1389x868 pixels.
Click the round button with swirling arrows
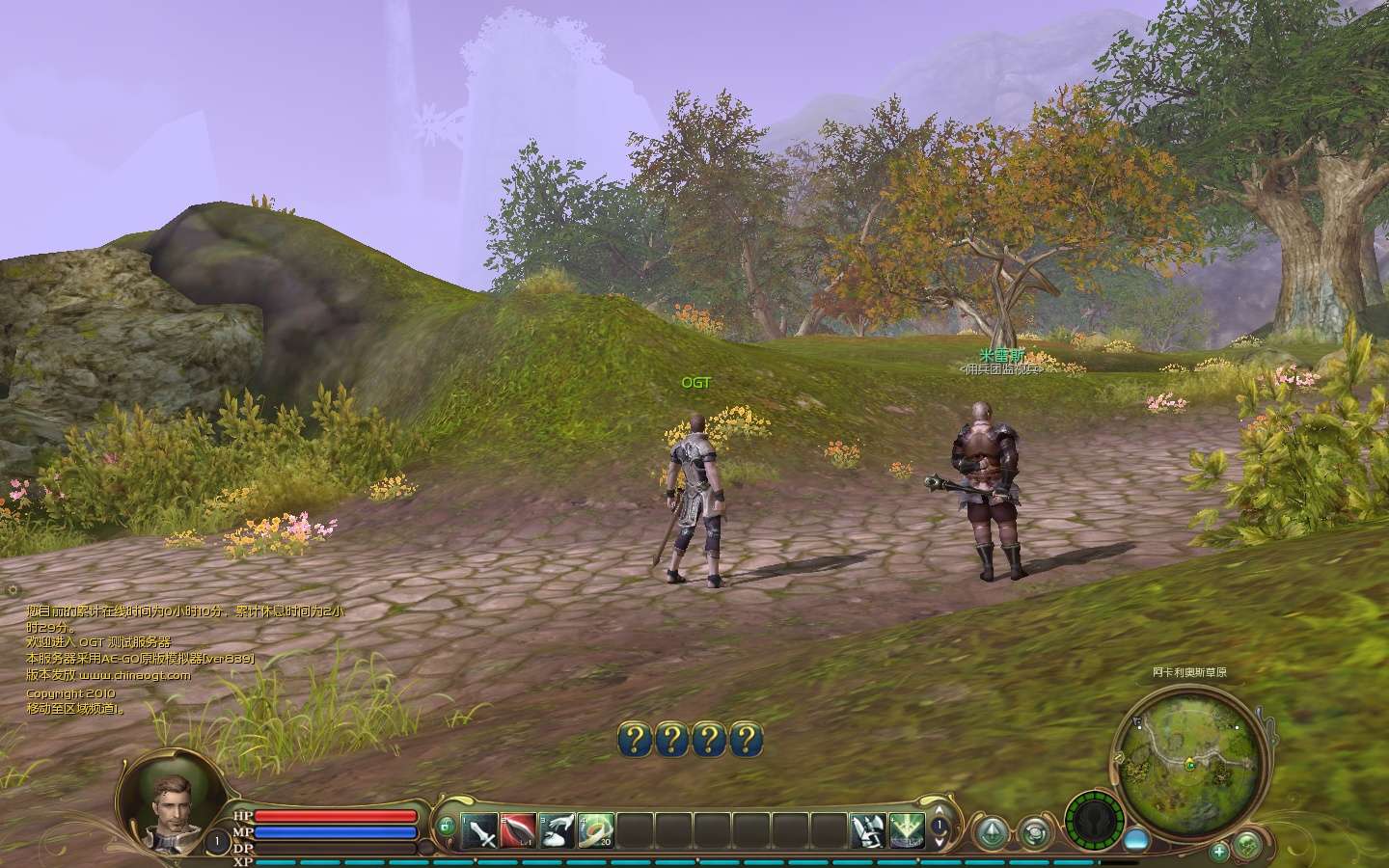coord(1035,832)
